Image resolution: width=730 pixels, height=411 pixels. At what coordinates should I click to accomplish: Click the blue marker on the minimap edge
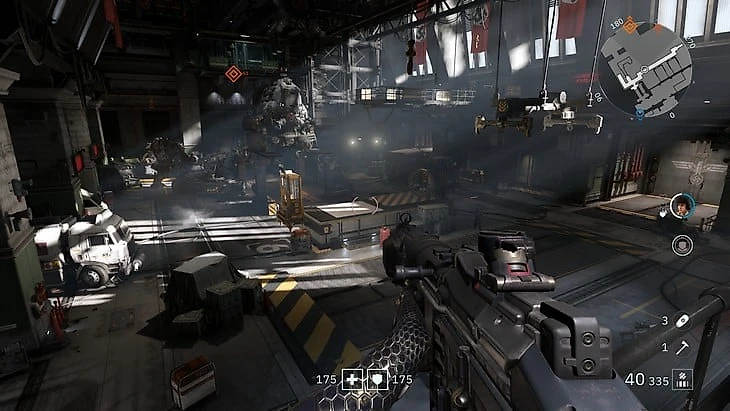(x=640, y=115)
